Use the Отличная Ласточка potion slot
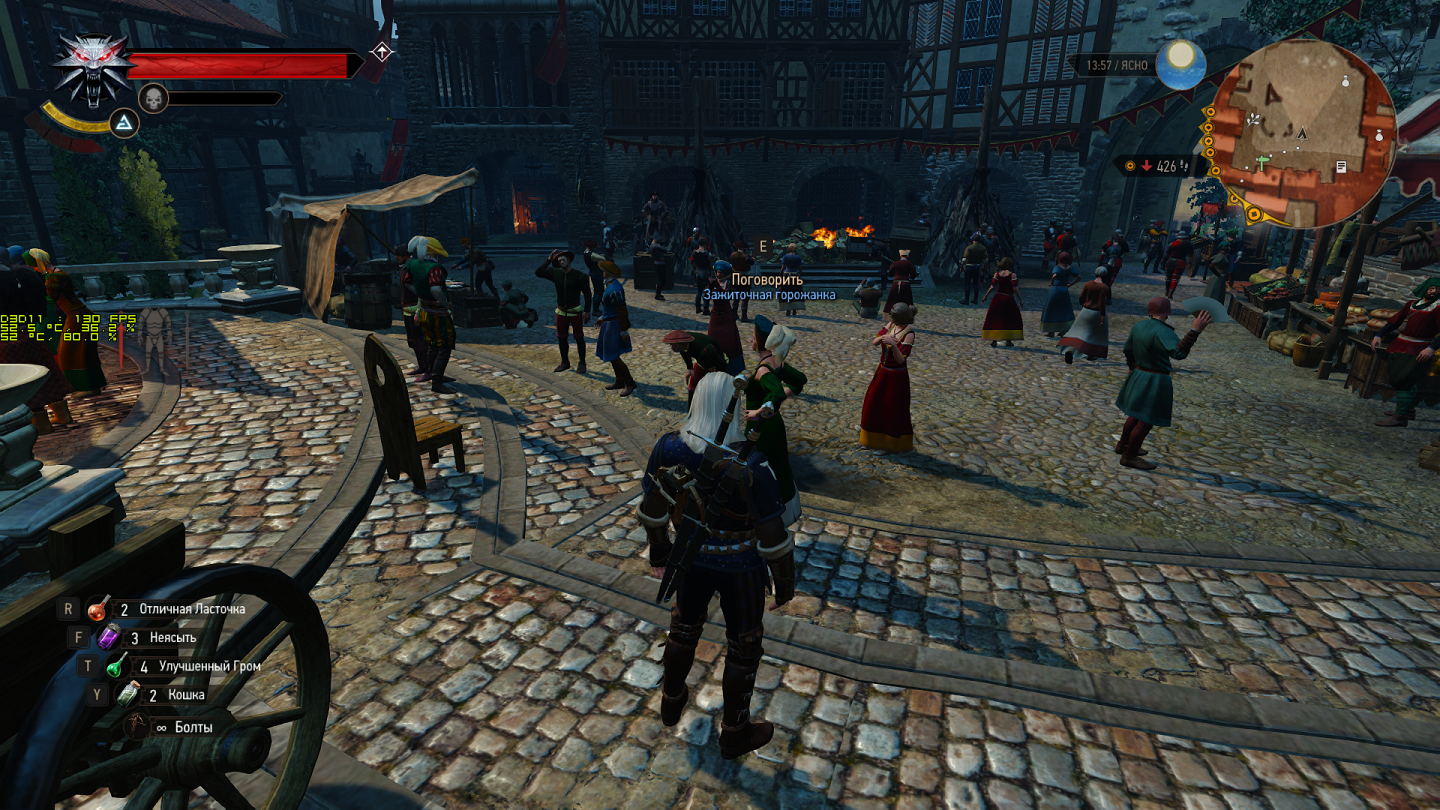 tap(99, 609)
